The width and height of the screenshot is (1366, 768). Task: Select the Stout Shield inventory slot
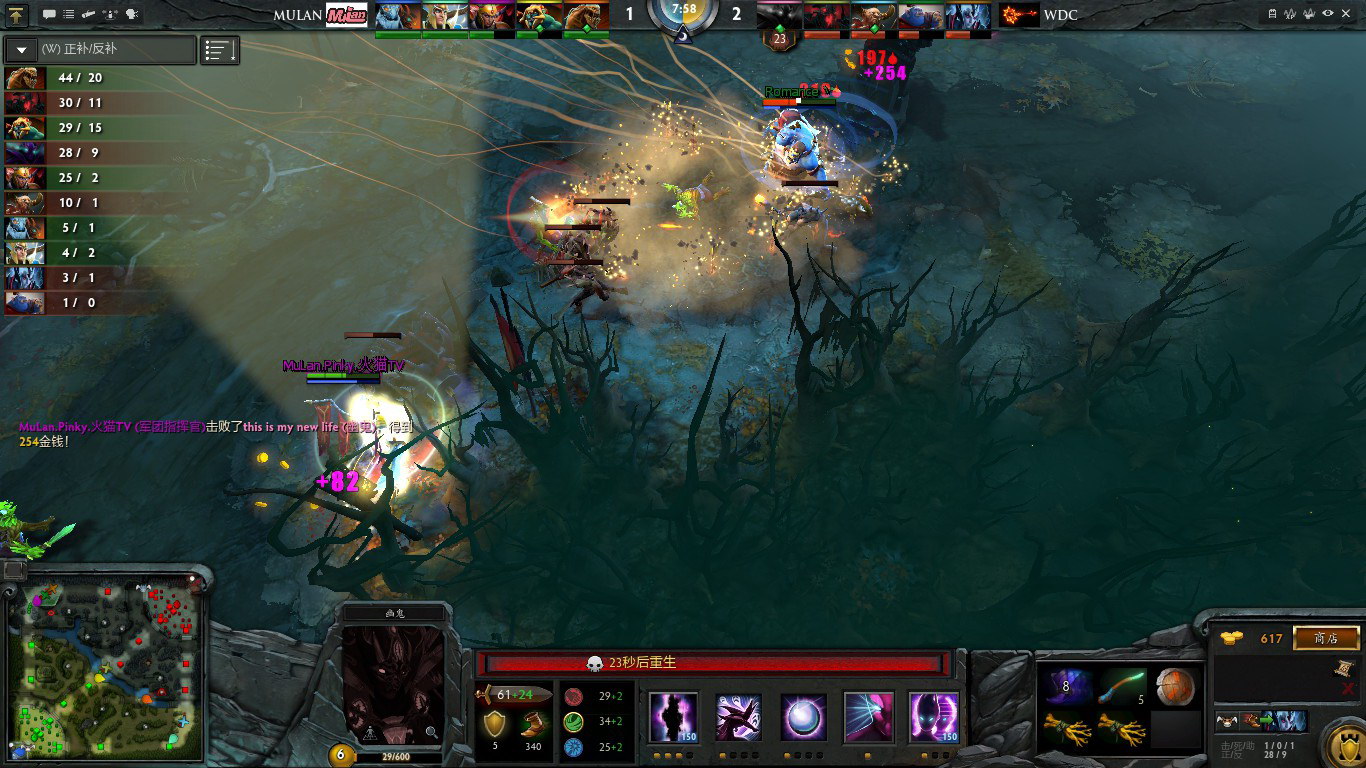click(x=1176, y=687)
